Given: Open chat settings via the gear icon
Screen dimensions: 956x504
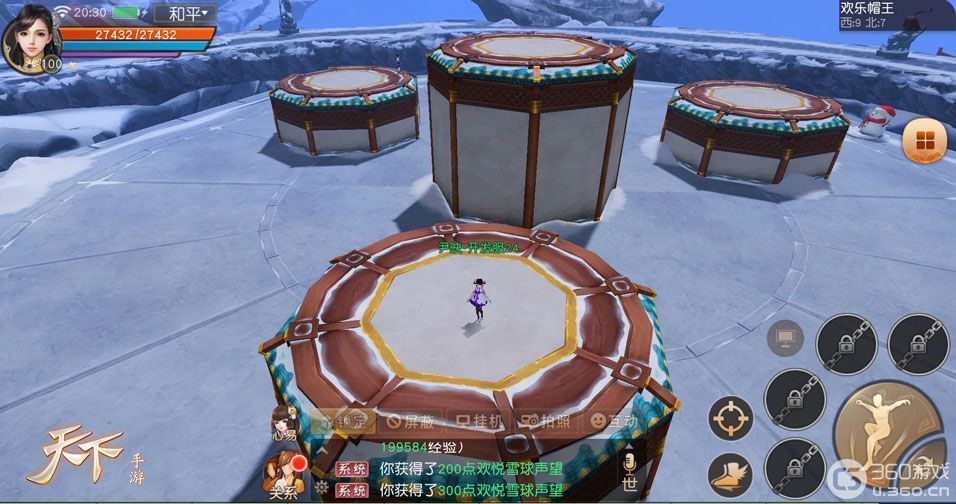Looking at the screenshot, I should pos(321,489).
